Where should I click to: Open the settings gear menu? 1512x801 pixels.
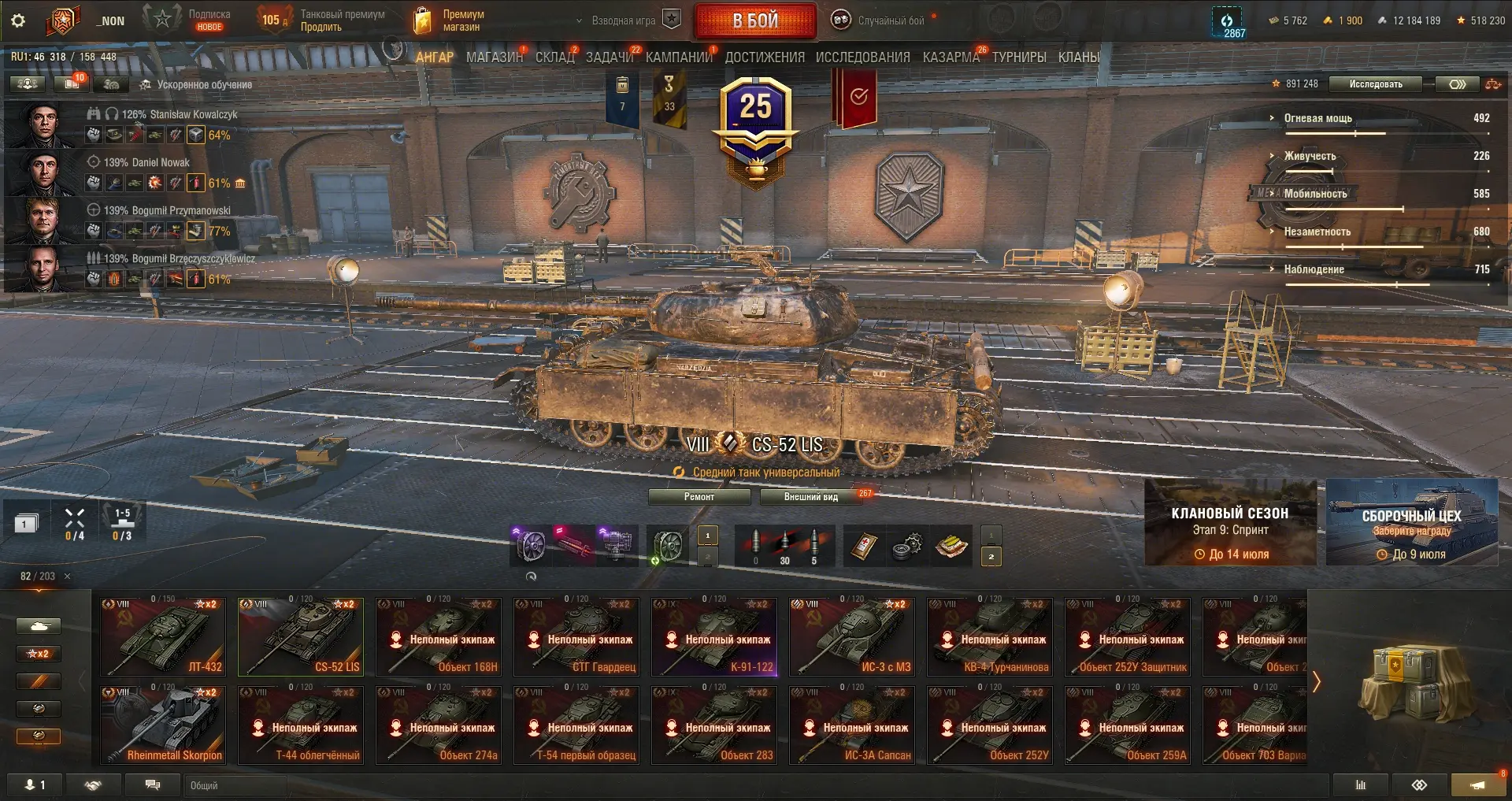point(18,20)
